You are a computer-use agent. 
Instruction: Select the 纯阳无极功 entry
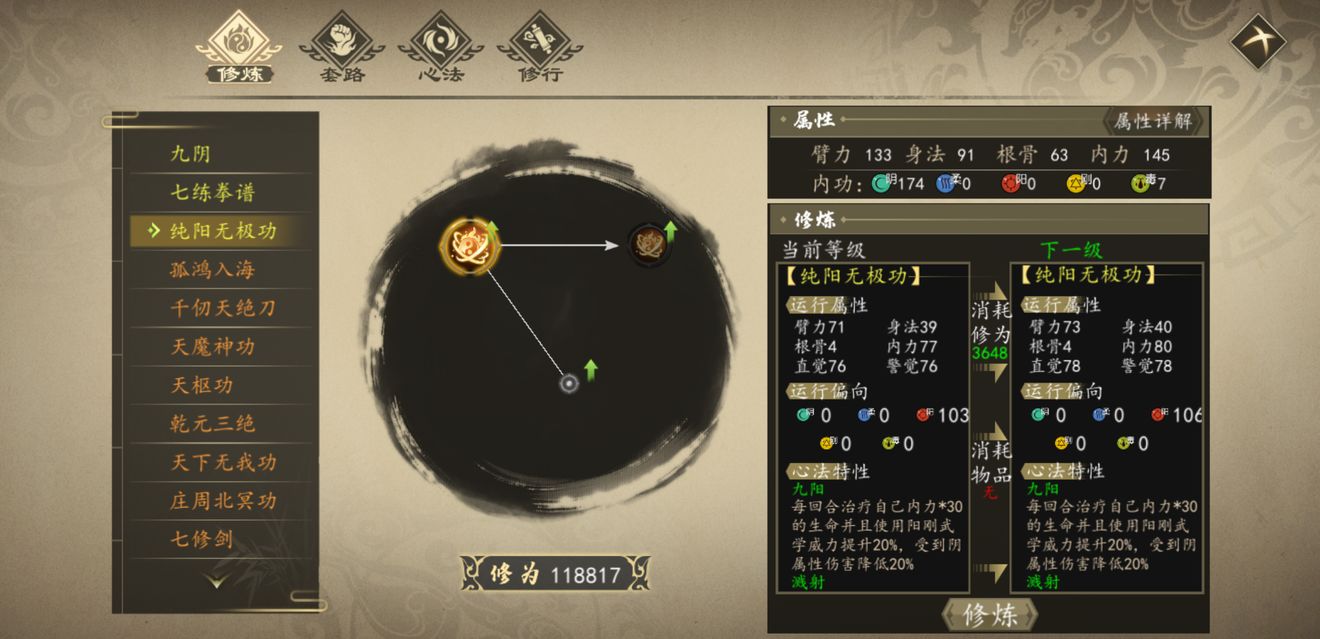coord(222,231)
